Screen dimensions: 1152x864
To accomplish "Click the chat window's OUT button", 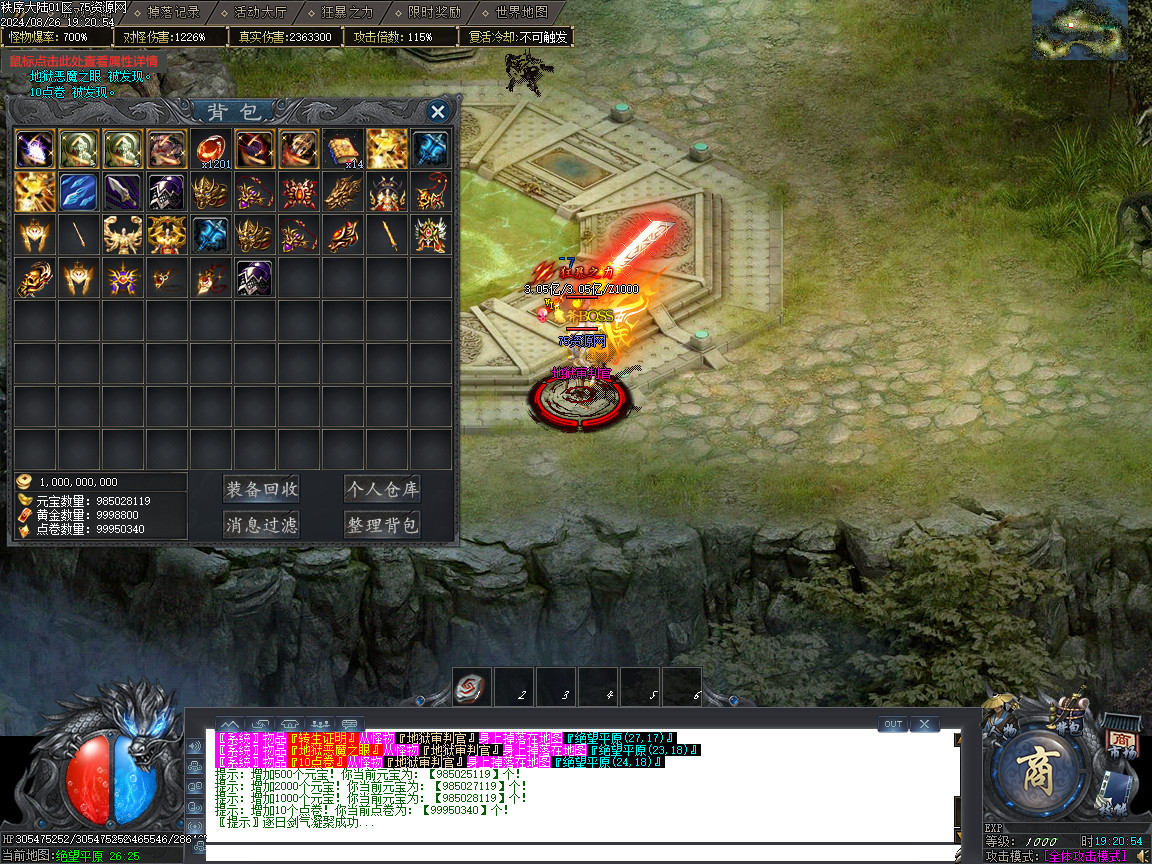I will (893, 724).
